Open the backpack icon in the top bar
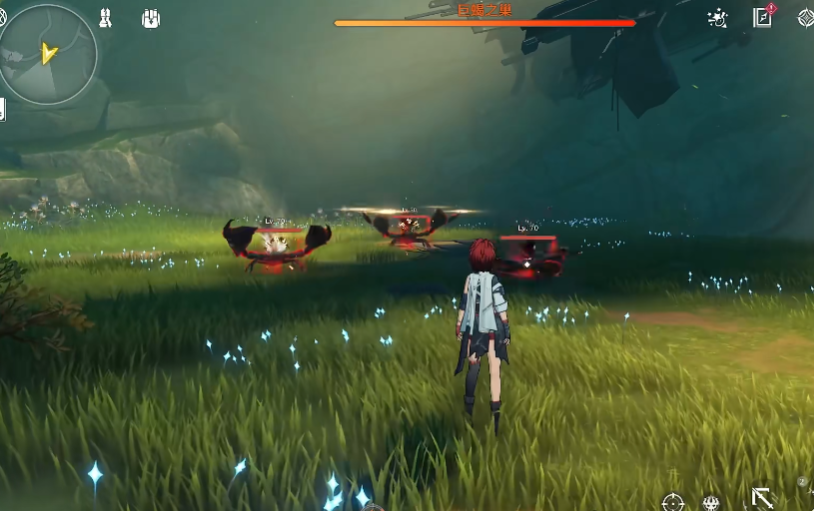 [x=151, y=18]
